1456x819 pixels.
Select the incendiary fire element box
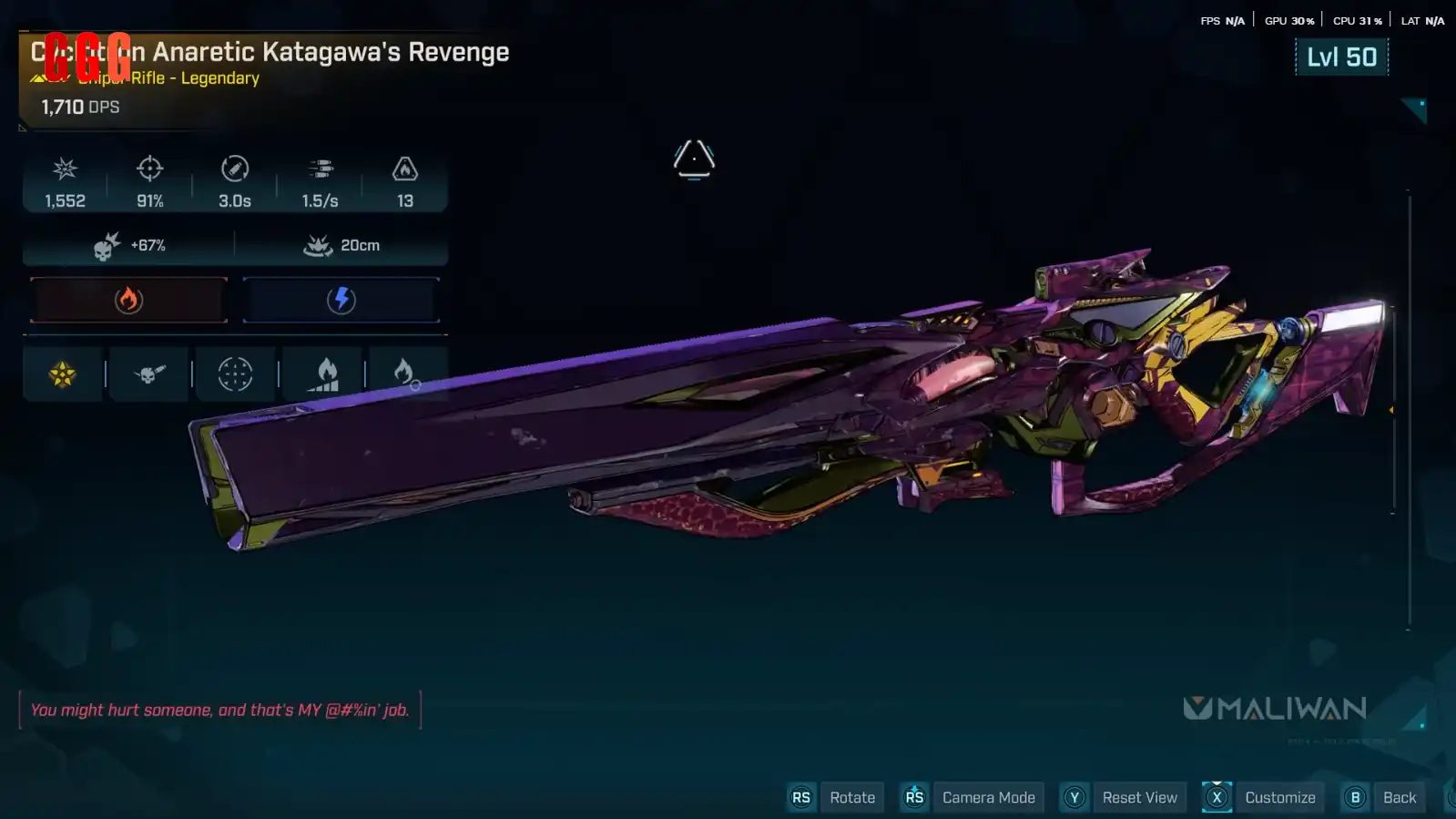coord(128,300)
